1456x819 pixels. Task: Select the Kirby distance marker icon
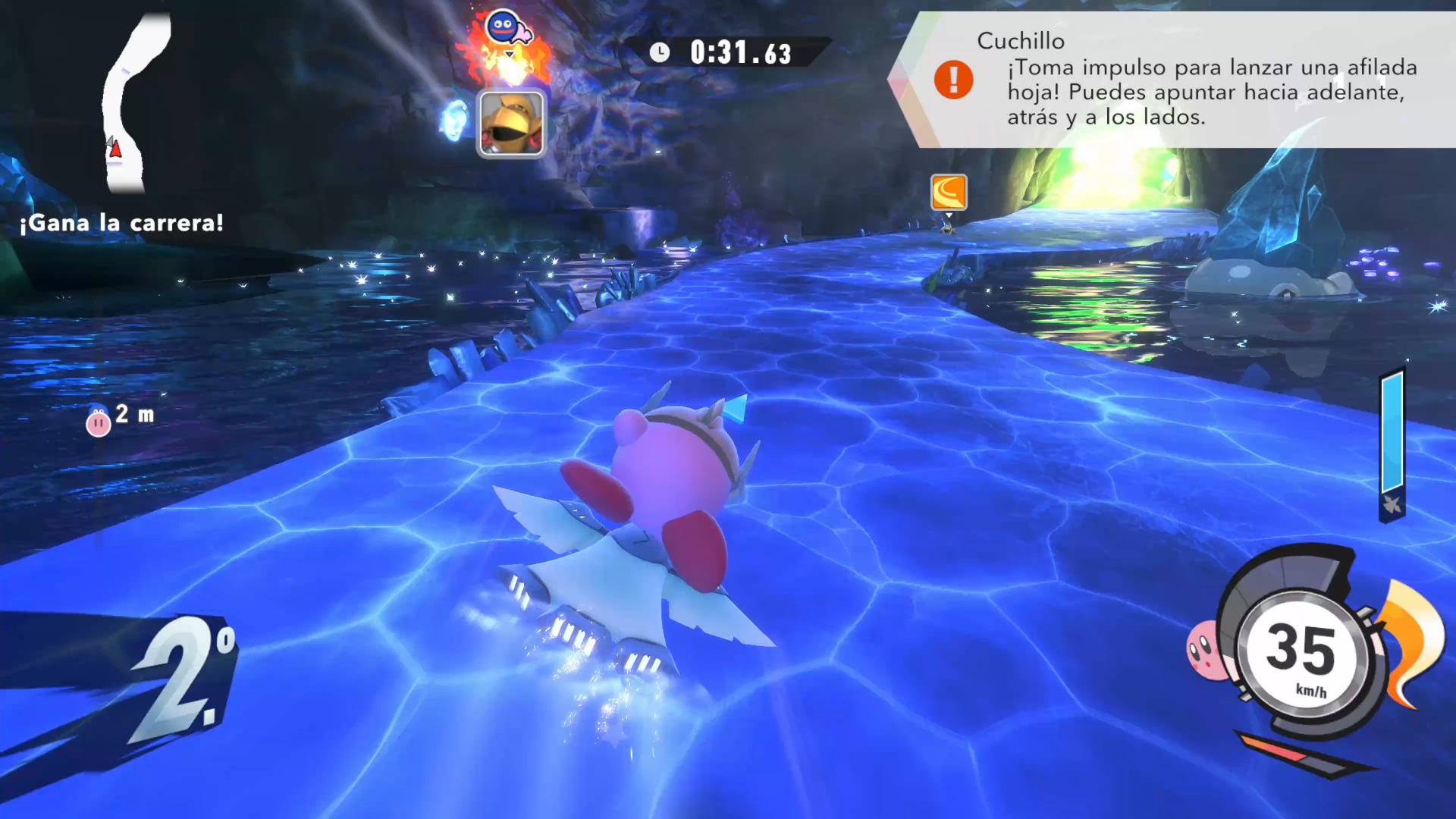pos(99,421)
